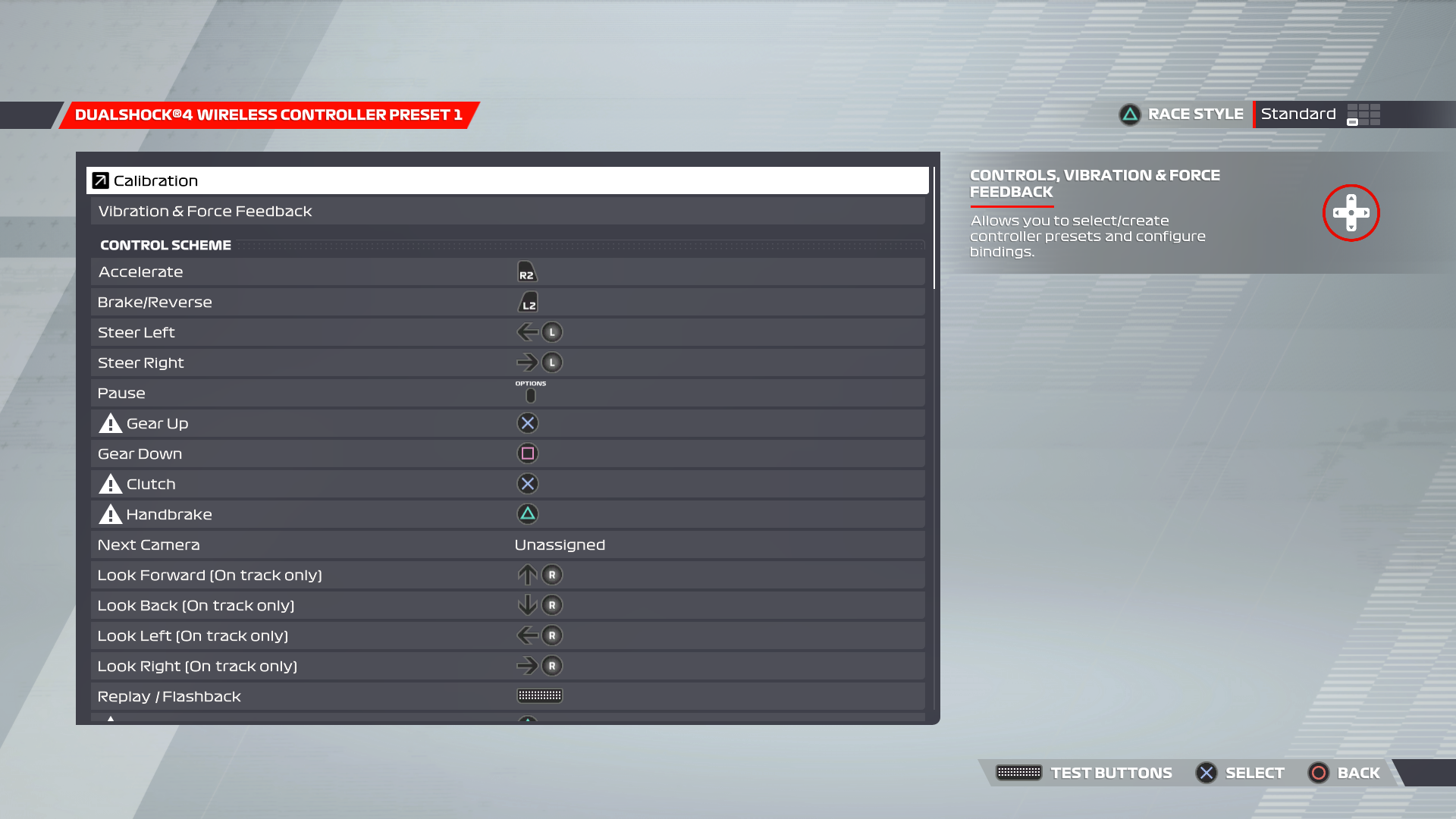Click the R2 binding icon for Accelerate
The image size is (1456, 819).
528,271
